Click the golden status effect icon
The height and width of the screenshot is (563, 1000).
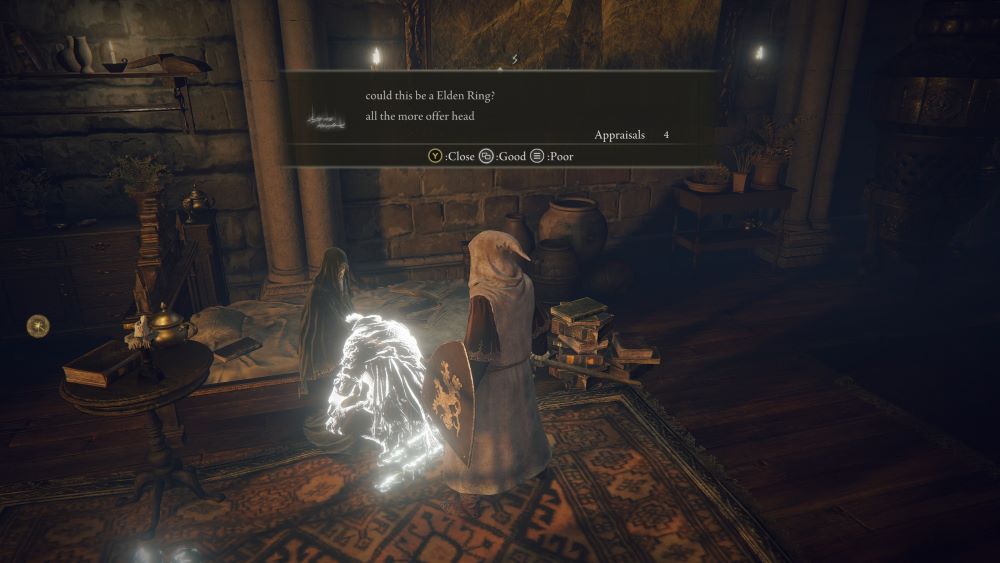(x=39, y=325)
